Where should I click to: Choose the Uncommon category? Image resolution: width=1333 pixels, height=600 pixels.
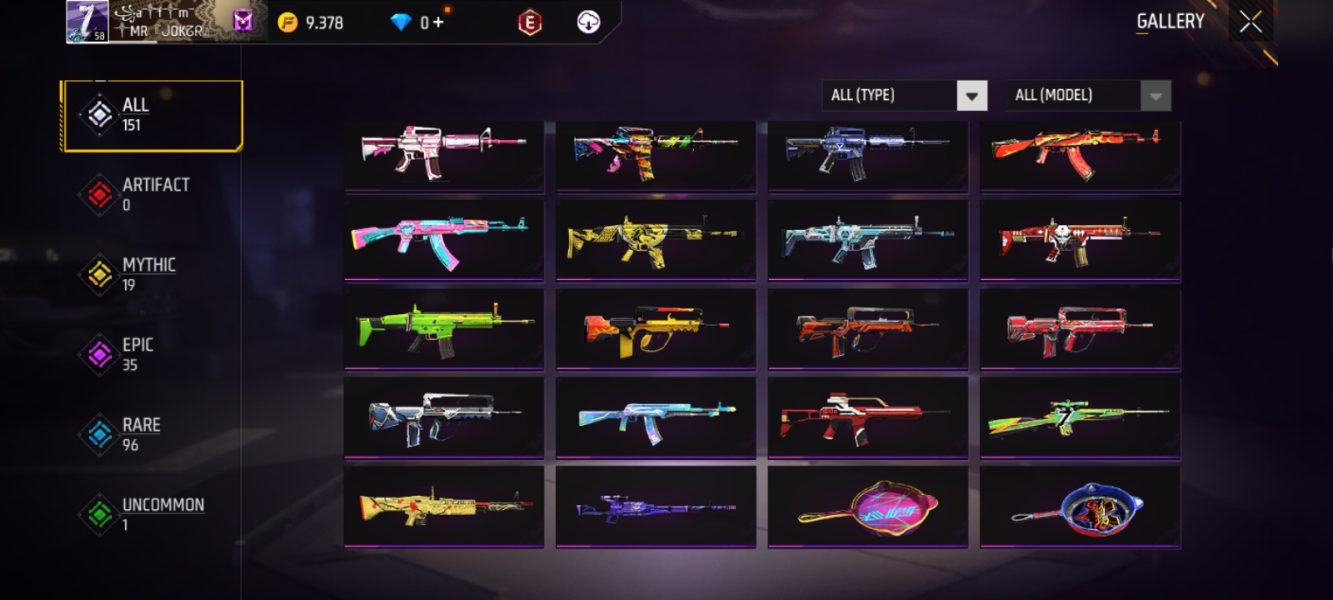(152, 514)
